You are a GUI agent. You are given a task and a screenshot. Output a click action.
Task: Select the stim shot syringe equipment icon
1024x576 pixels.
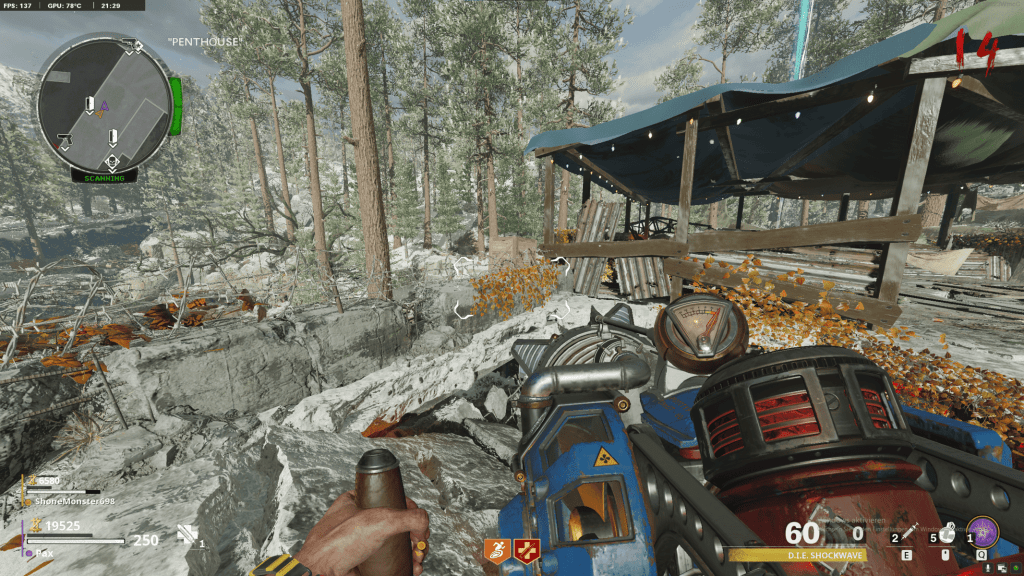point(906,529)
